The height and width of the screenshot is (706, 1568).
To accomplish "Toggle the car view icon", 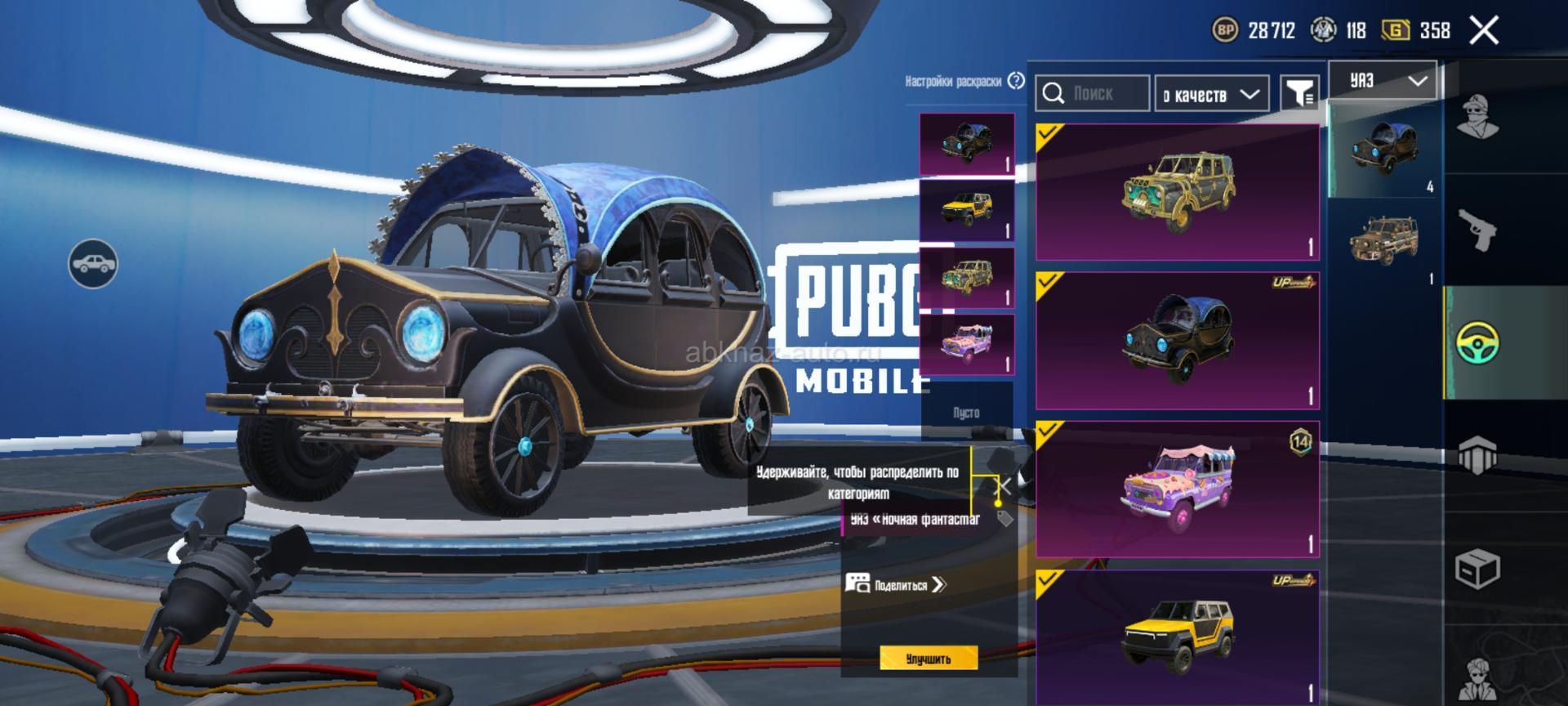I will (93, 263).
